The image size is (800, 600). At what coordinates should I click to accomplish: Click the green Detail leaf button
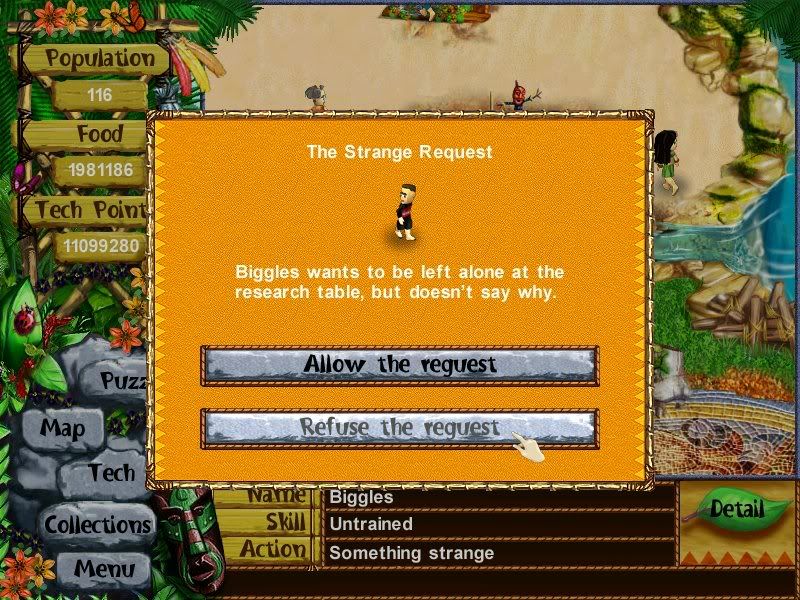click(x=737, y=510)
